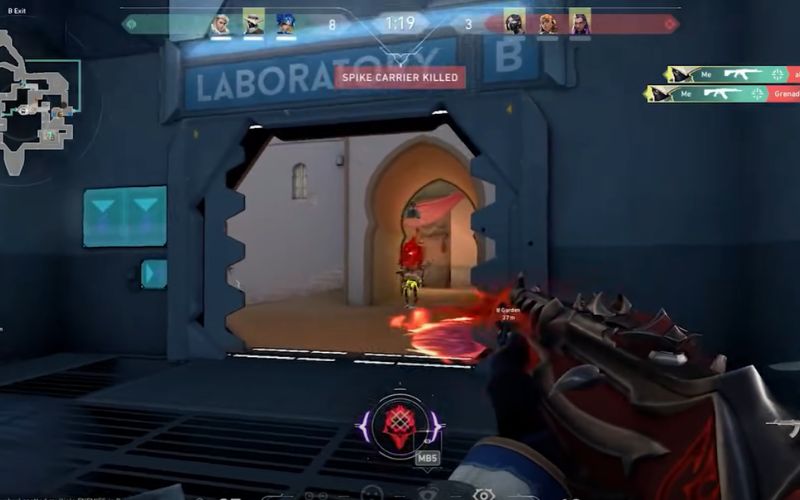Select the dark hooded enemy agent portrait

(514, 24)
